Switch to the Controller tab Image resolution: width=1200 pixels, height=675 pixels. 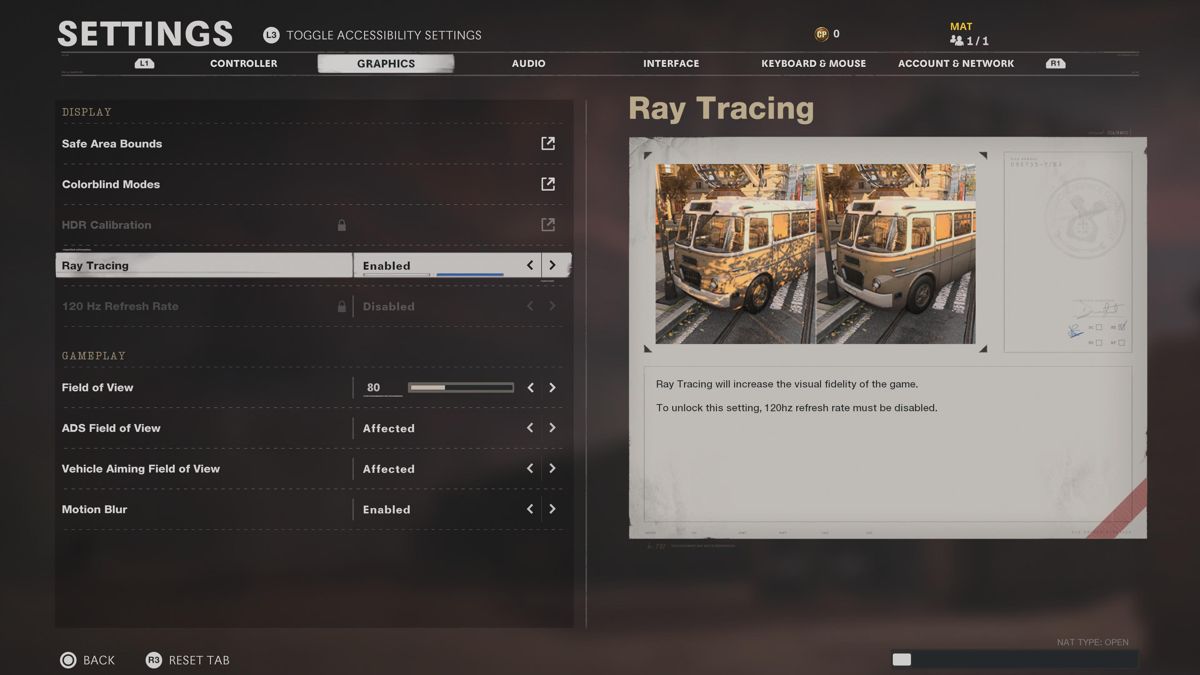(x=243, y=63)
